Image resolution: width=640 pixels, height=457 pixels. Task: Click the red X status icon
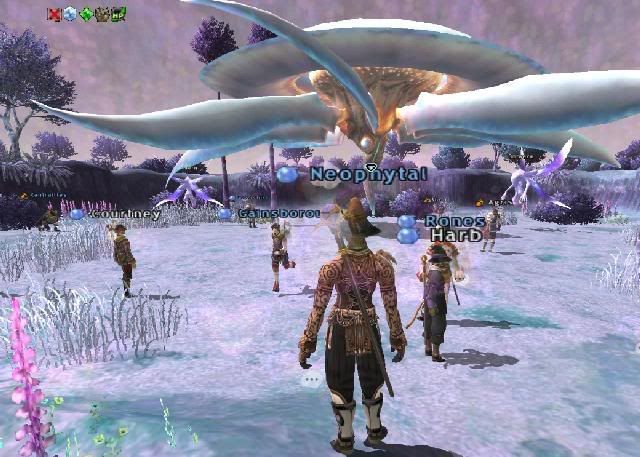click(54, 14)
